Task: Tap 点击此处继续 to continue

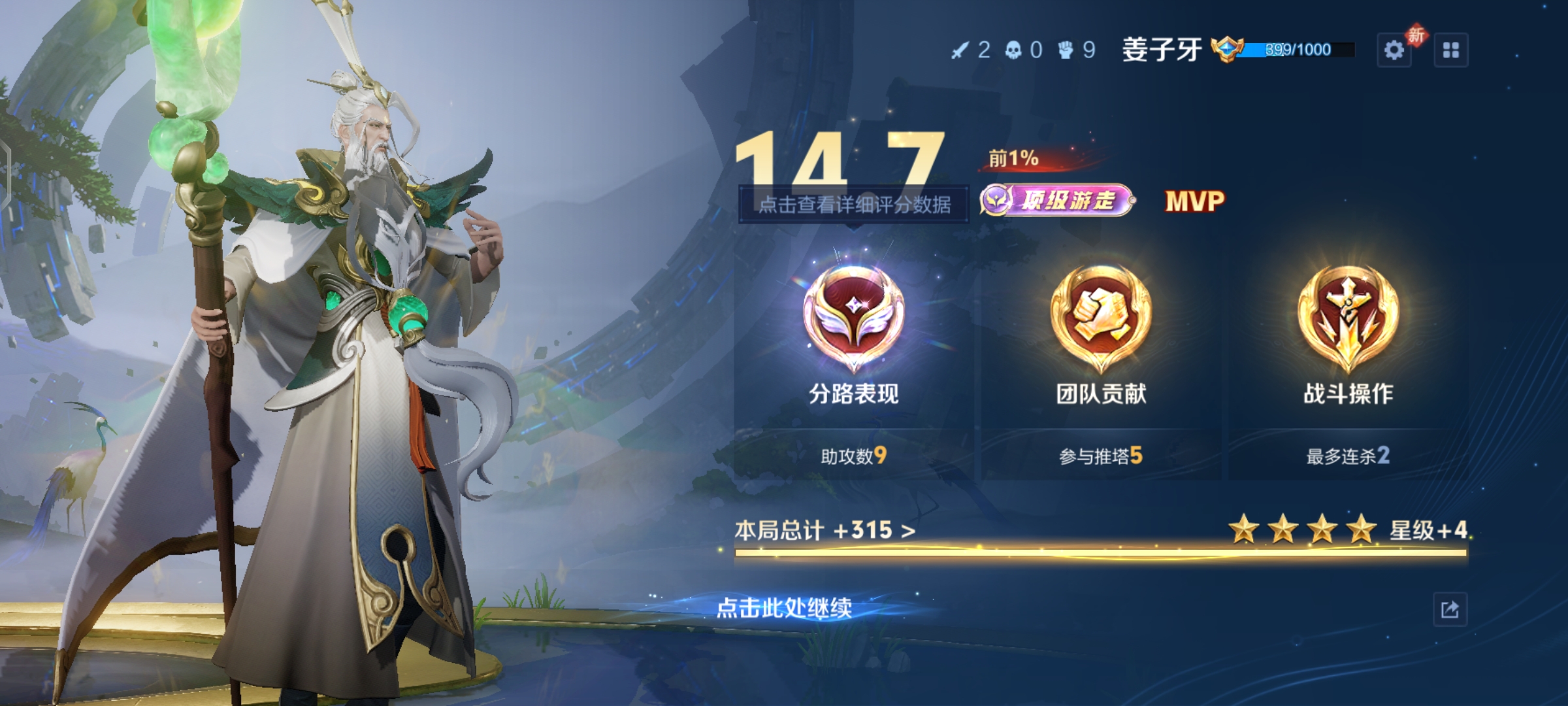Action: pos(784,608)
